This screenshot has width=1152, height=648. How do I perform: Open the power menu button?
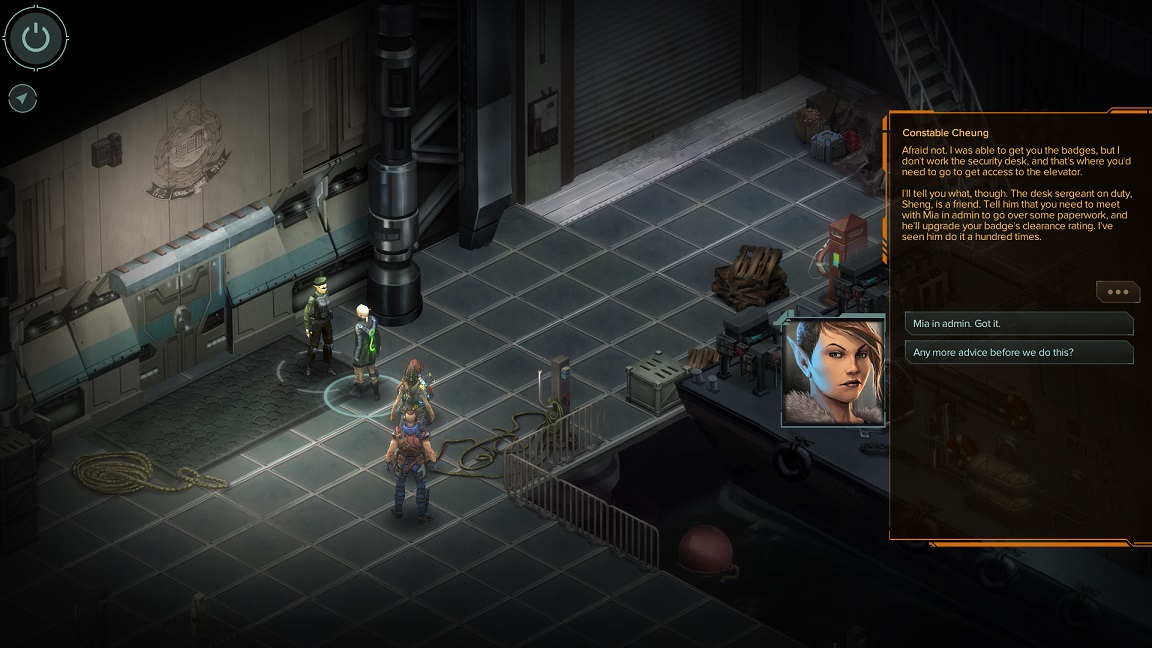coord(36,38)
